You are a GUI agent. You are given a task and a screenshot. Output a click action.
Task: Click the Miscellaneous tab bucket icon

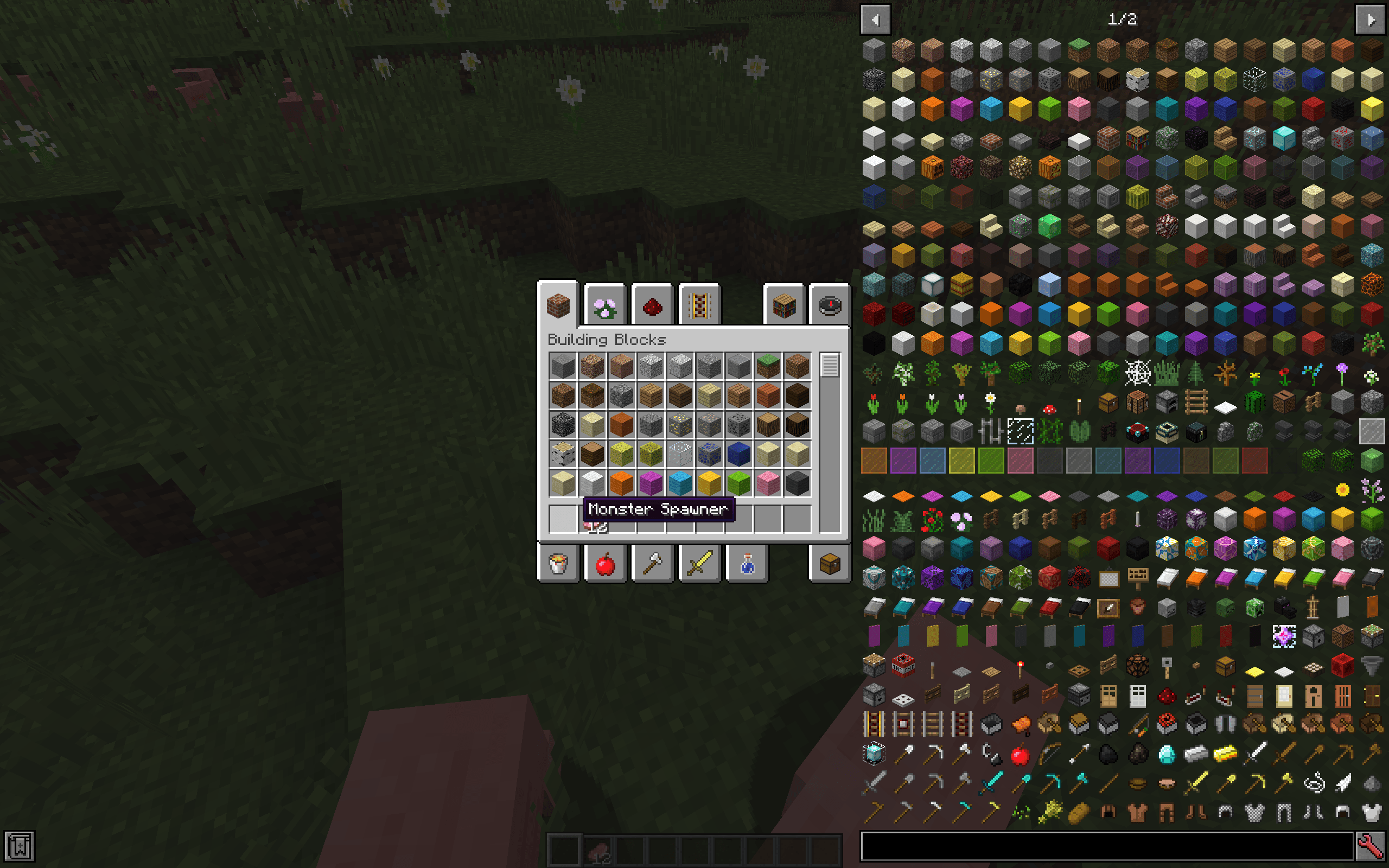pyautogui.click(x=558, y=564)
